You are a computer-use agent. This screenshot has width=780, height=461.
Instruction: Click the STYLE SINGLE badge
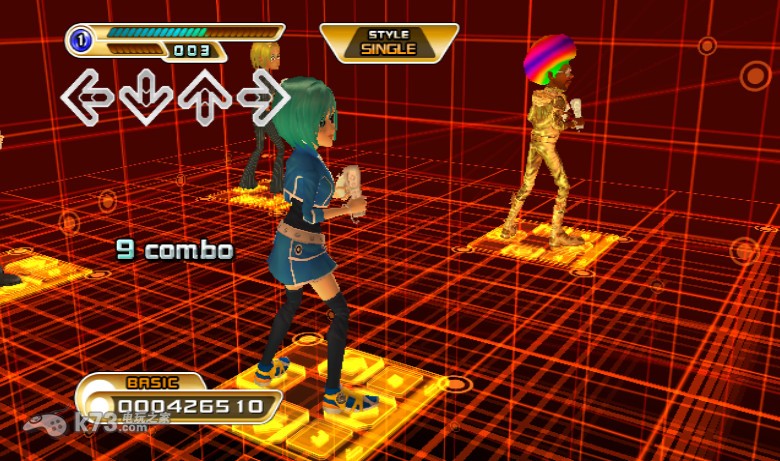tap(388, 42)
